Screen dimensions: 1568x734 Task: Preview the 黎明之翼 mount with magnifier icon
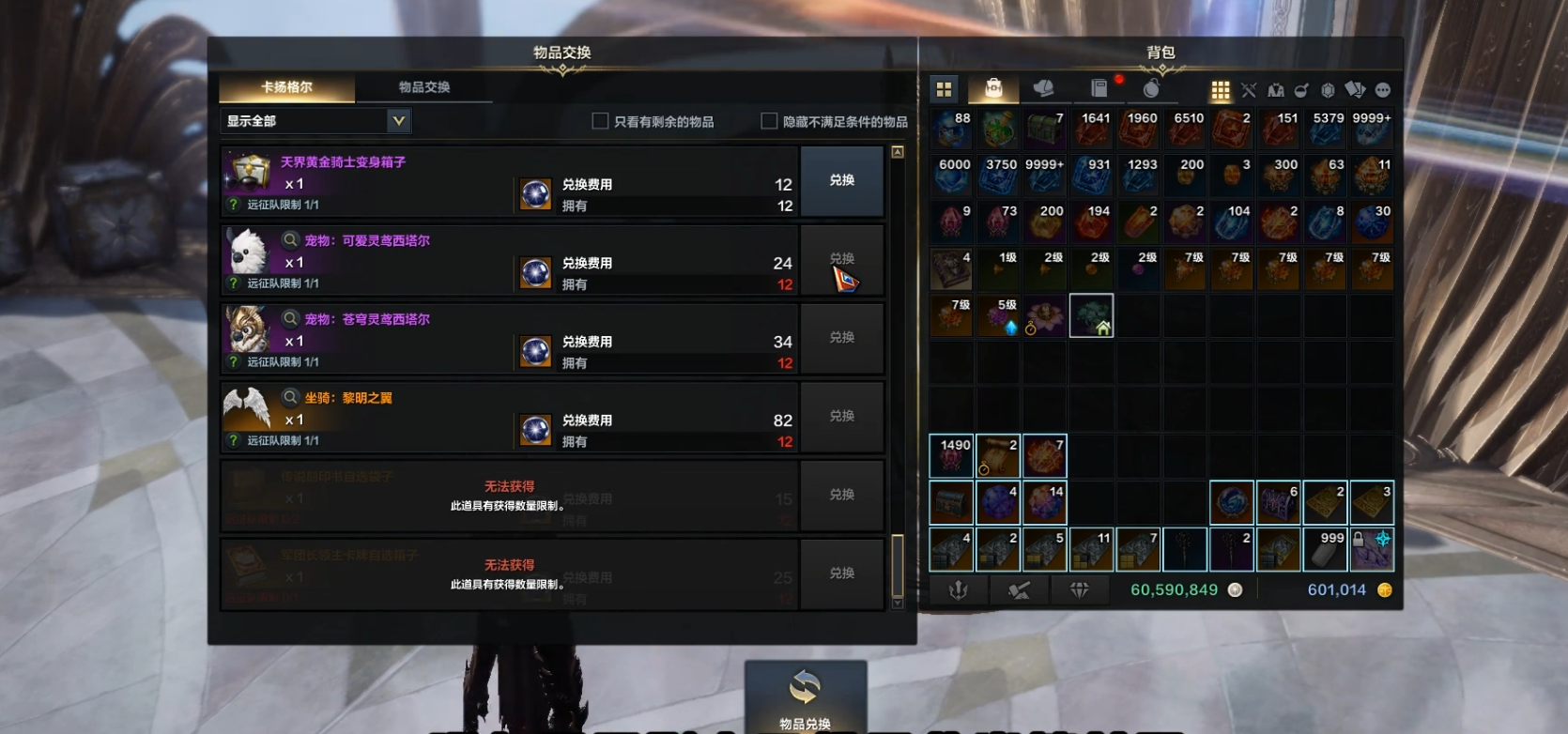(x=291, y=397)
